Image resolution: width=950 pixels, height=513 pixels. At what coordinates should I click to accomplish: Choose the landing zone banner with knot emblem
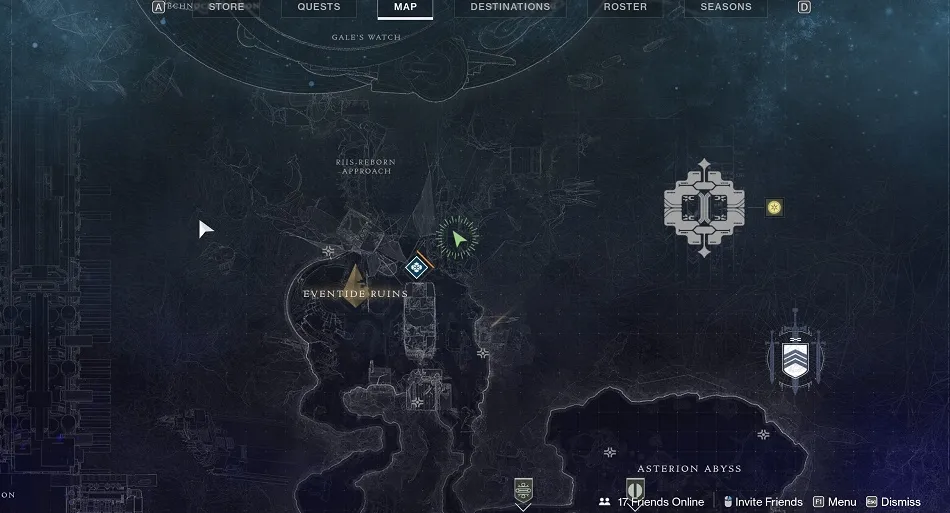(x=523, y=490)
